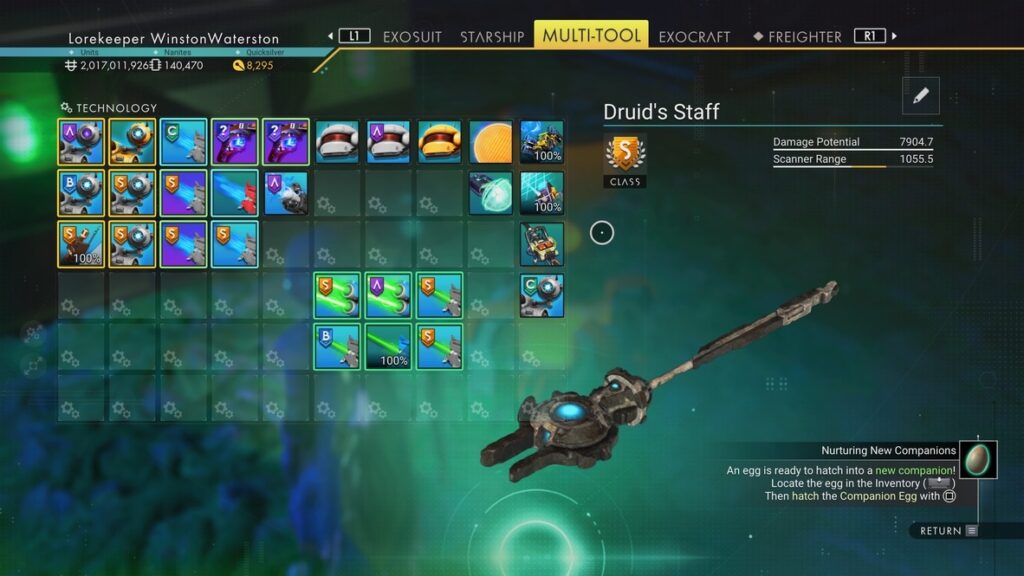Choose the C-class blue beam upgrade
This screenshot has width=1024, height=576.
[x=184, y=141]
